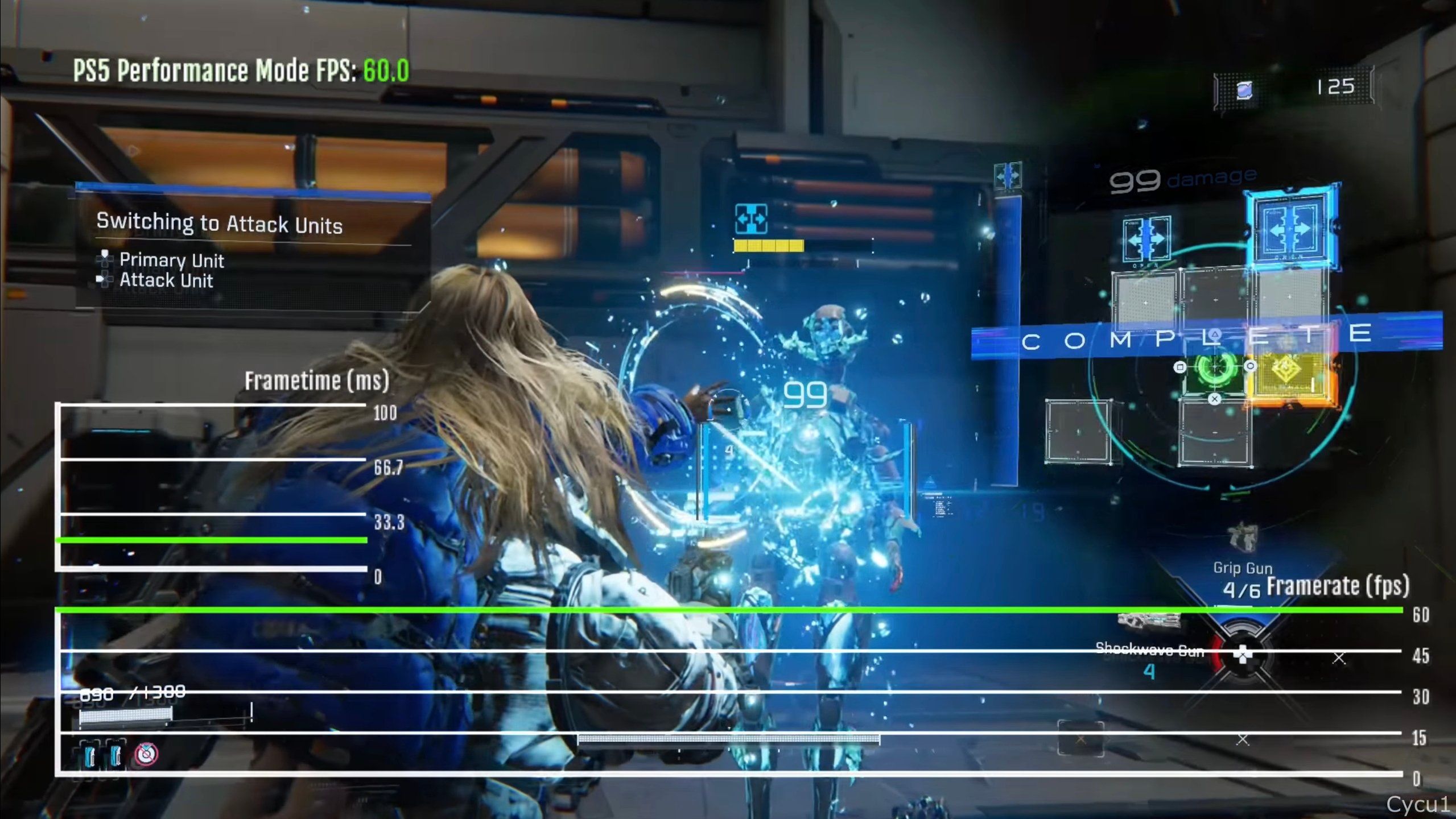Click the enemy's blue arrows marker icon
Screen dimensions: 1456x819
[x=751, y=219]
